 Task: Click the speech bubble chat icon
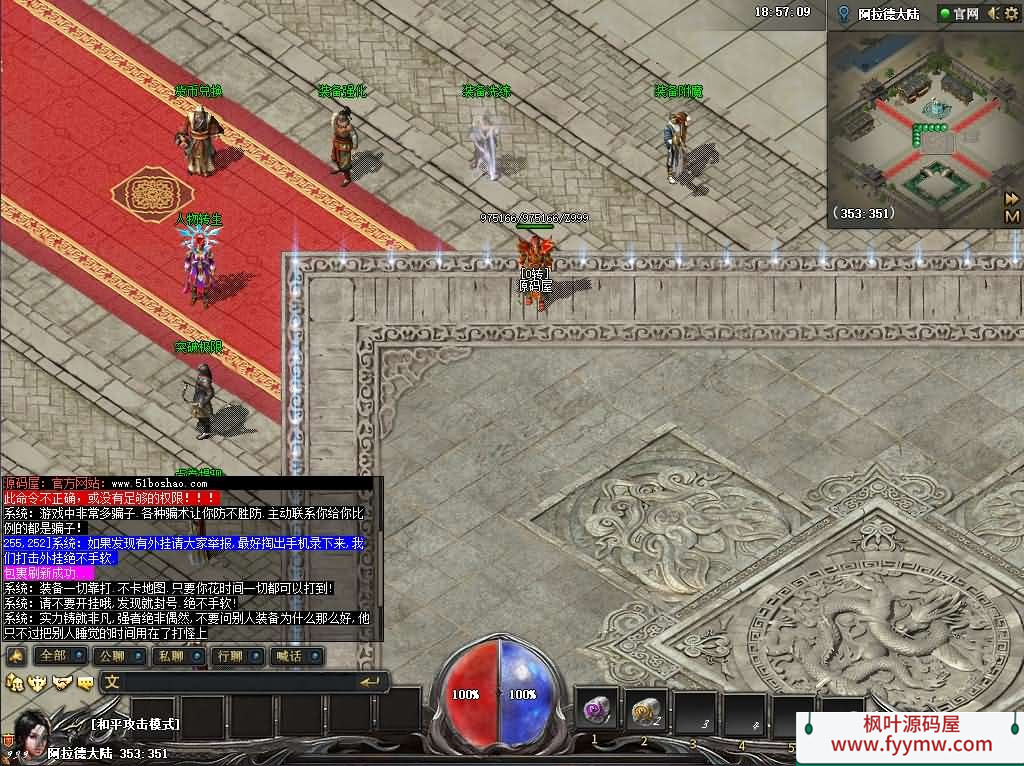(86, 683)
